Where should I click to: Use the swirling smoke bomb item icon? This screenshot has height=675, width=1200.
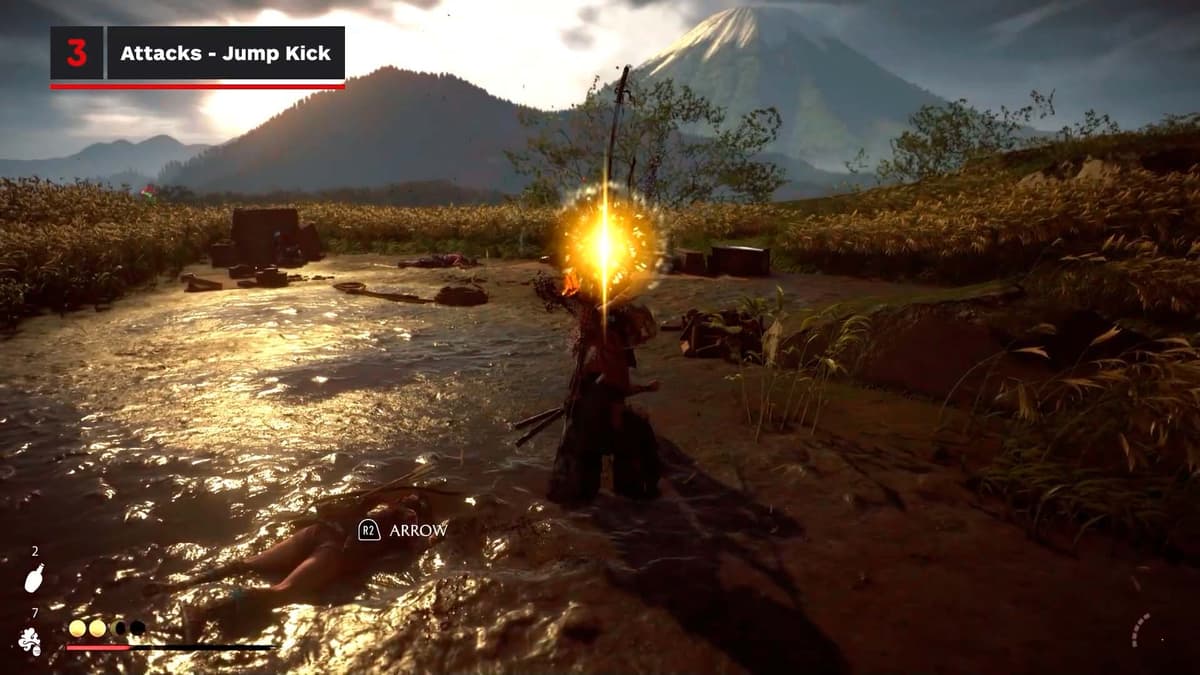30,641
